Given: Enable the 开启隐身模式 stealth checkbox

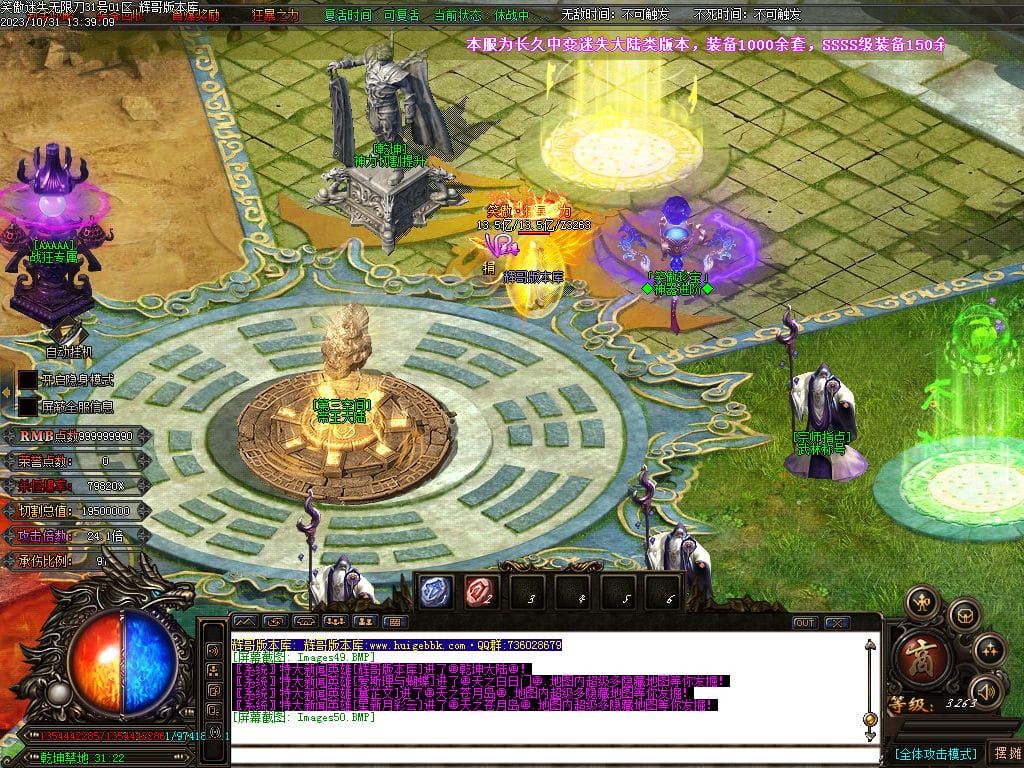Looking at the screenshot, I should 27,381.
